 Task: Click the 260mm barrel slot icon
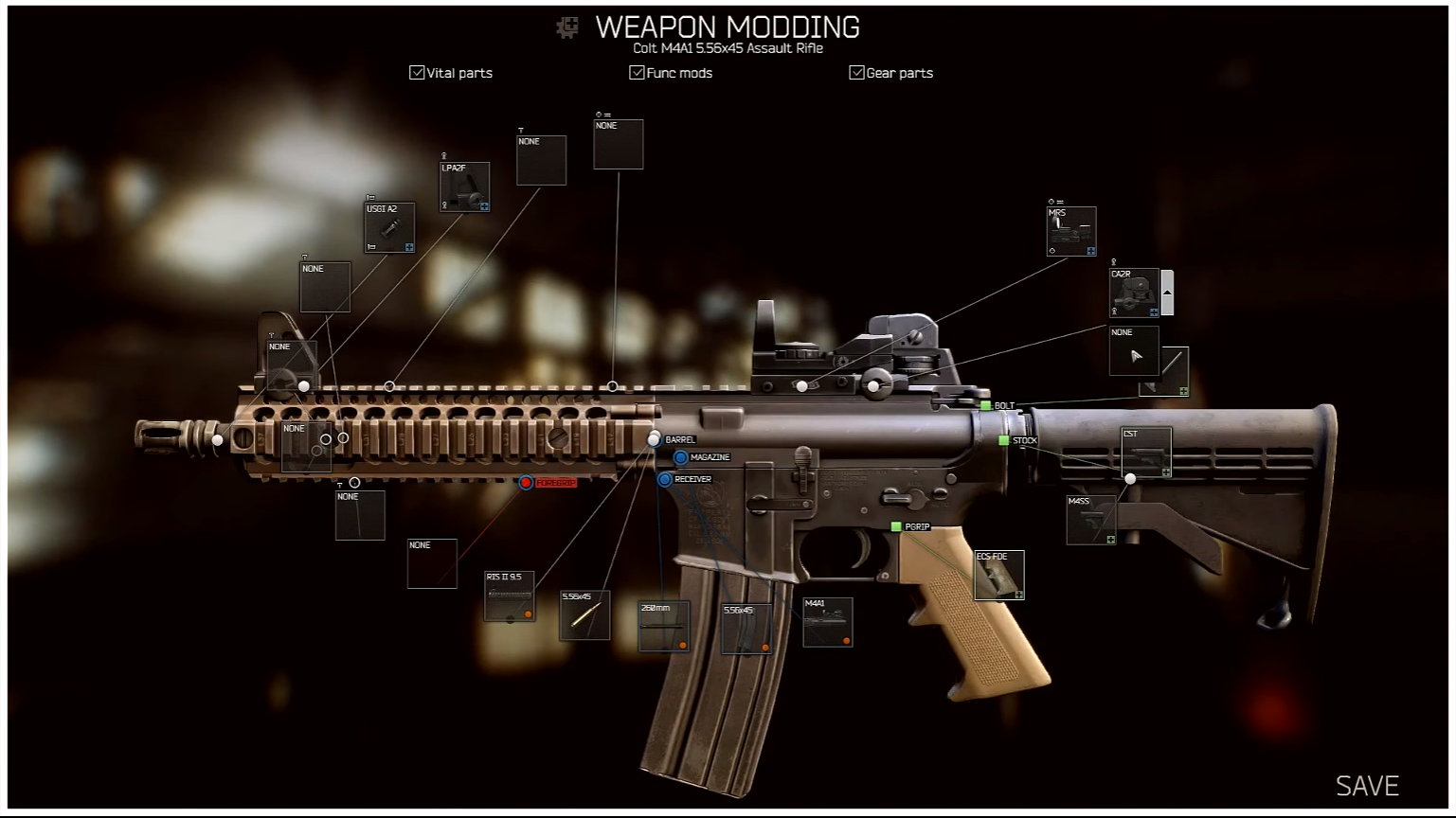664,628
